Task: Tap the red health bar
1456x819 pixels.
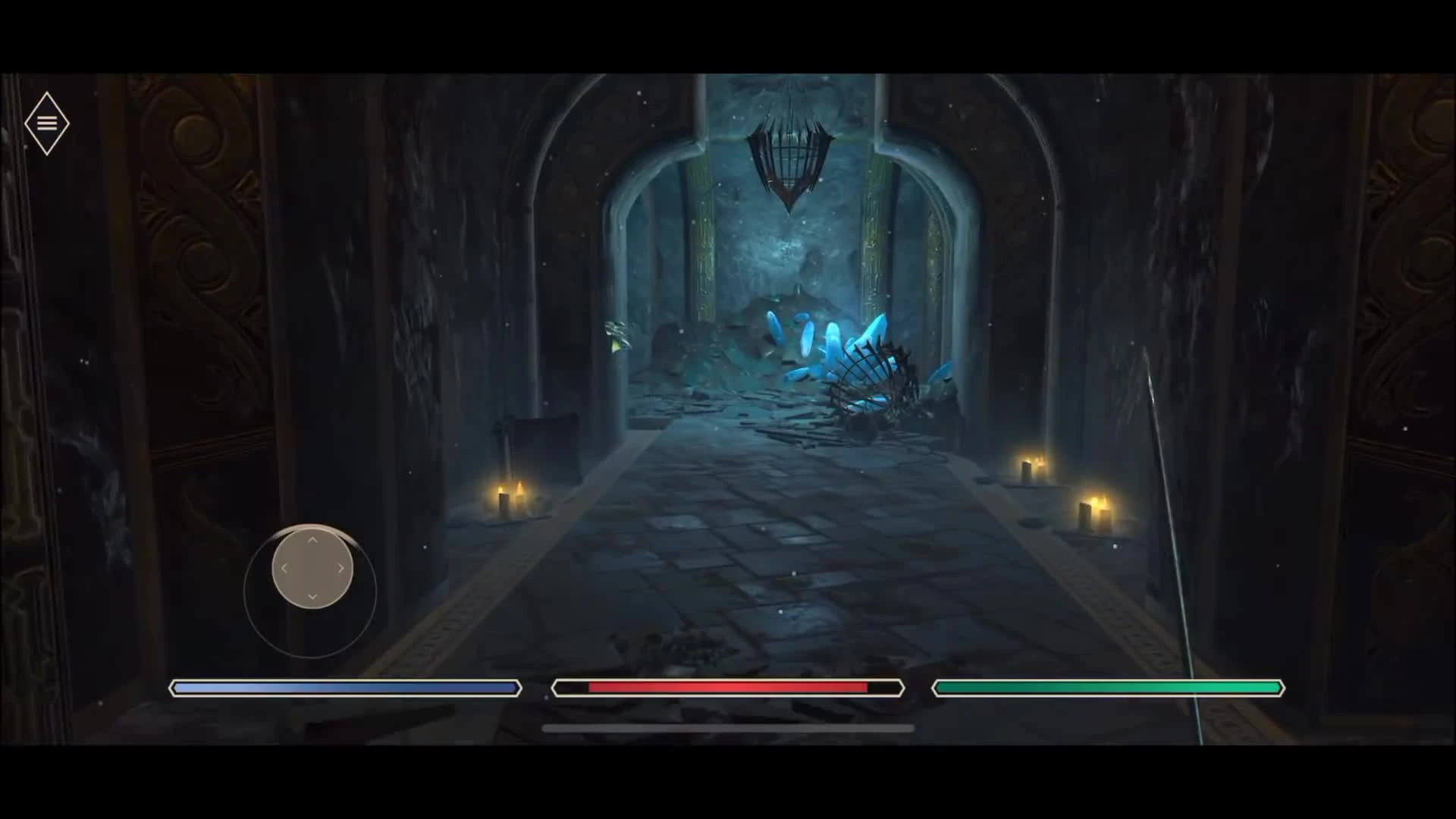Action: tap(726, 687)
